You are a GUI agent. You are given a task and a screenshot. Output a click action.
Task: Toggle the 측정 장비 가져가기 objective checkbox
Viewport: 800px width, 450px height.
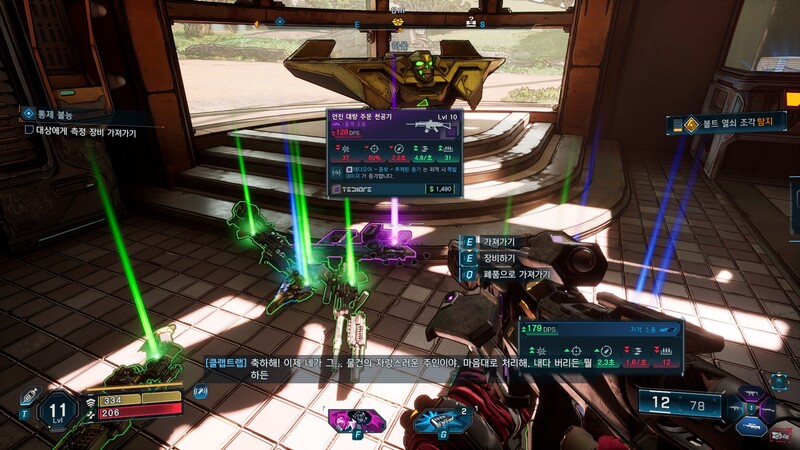30,131
